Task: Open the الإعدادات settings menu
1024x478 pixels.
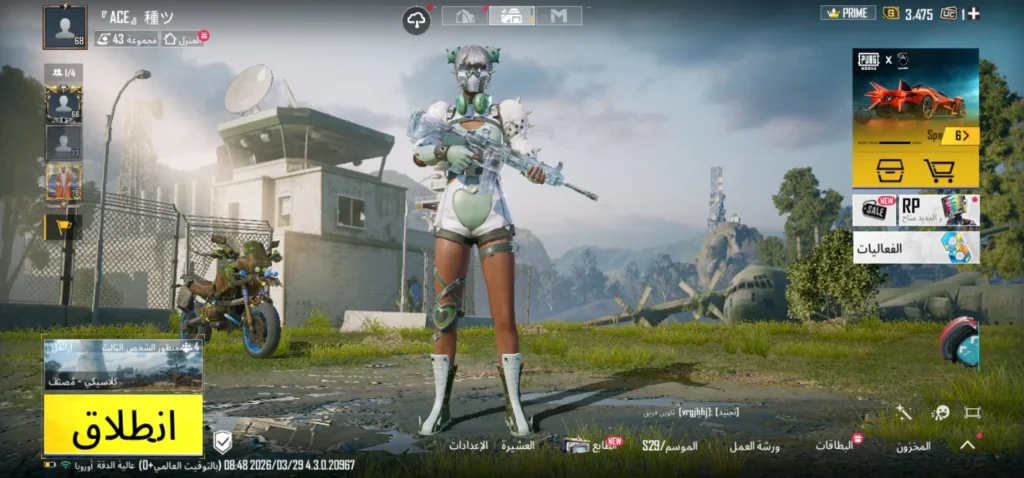Action: coord(468,446)
